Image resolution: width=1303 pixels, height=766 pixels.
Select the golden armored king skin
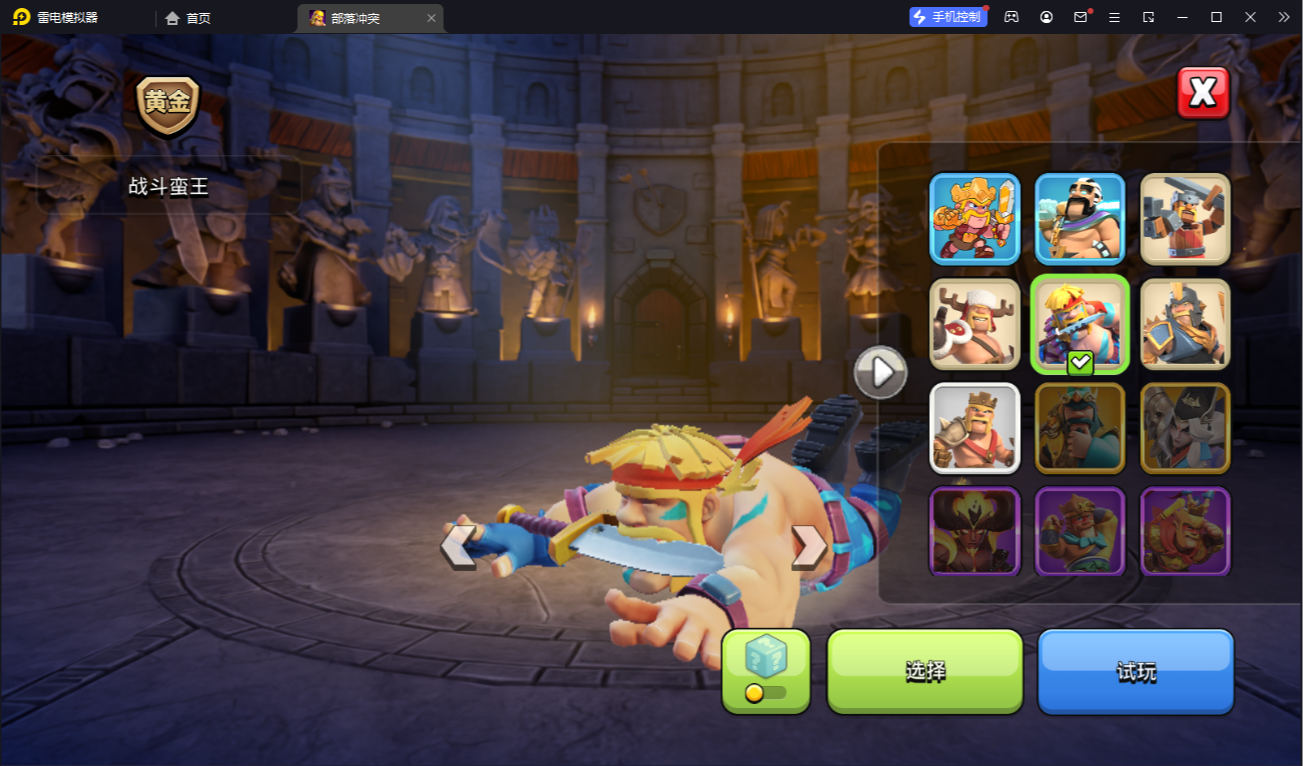tap(975, 219)
